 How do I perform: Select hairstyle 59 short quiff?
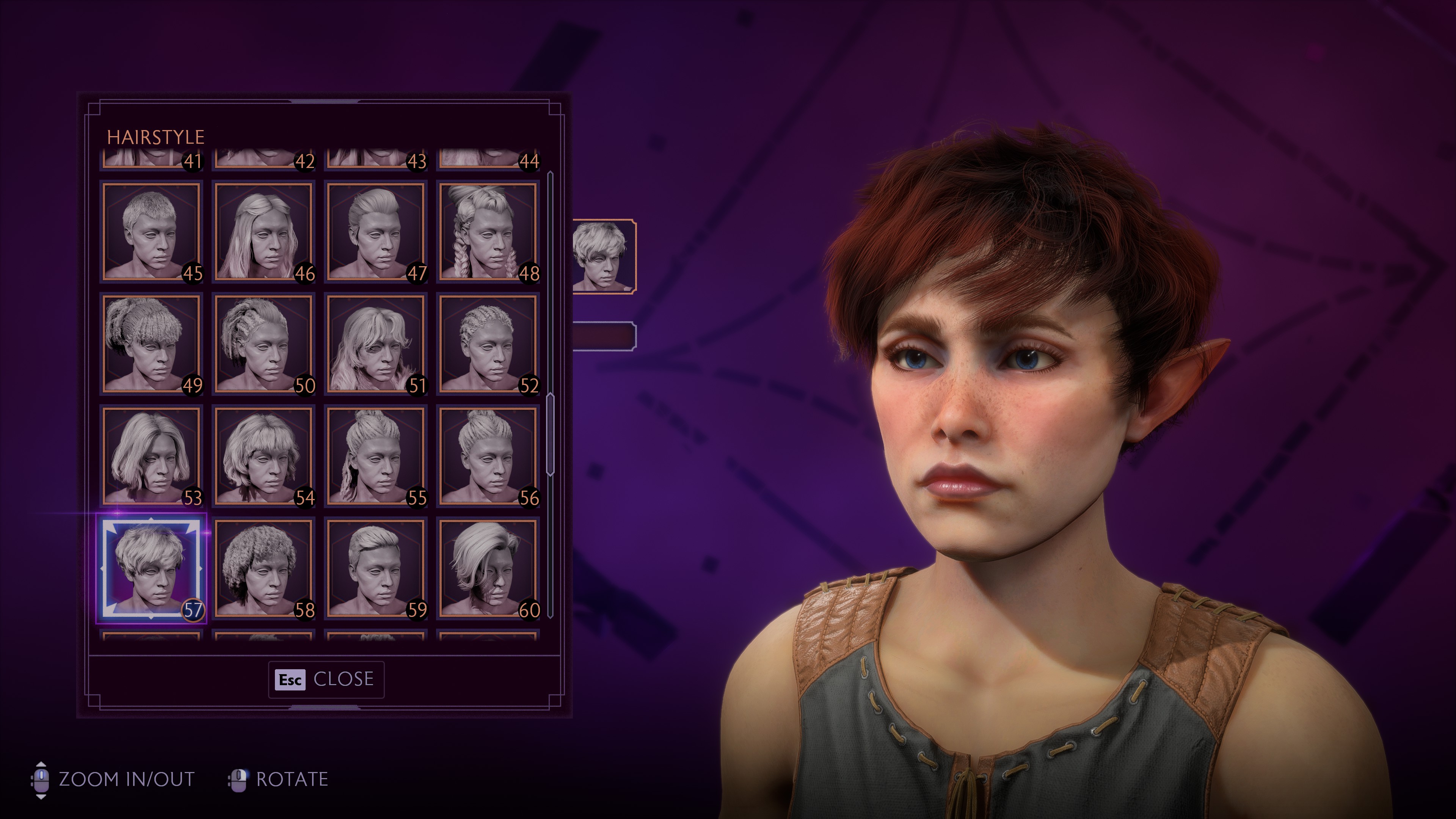[x=376, y=568]
